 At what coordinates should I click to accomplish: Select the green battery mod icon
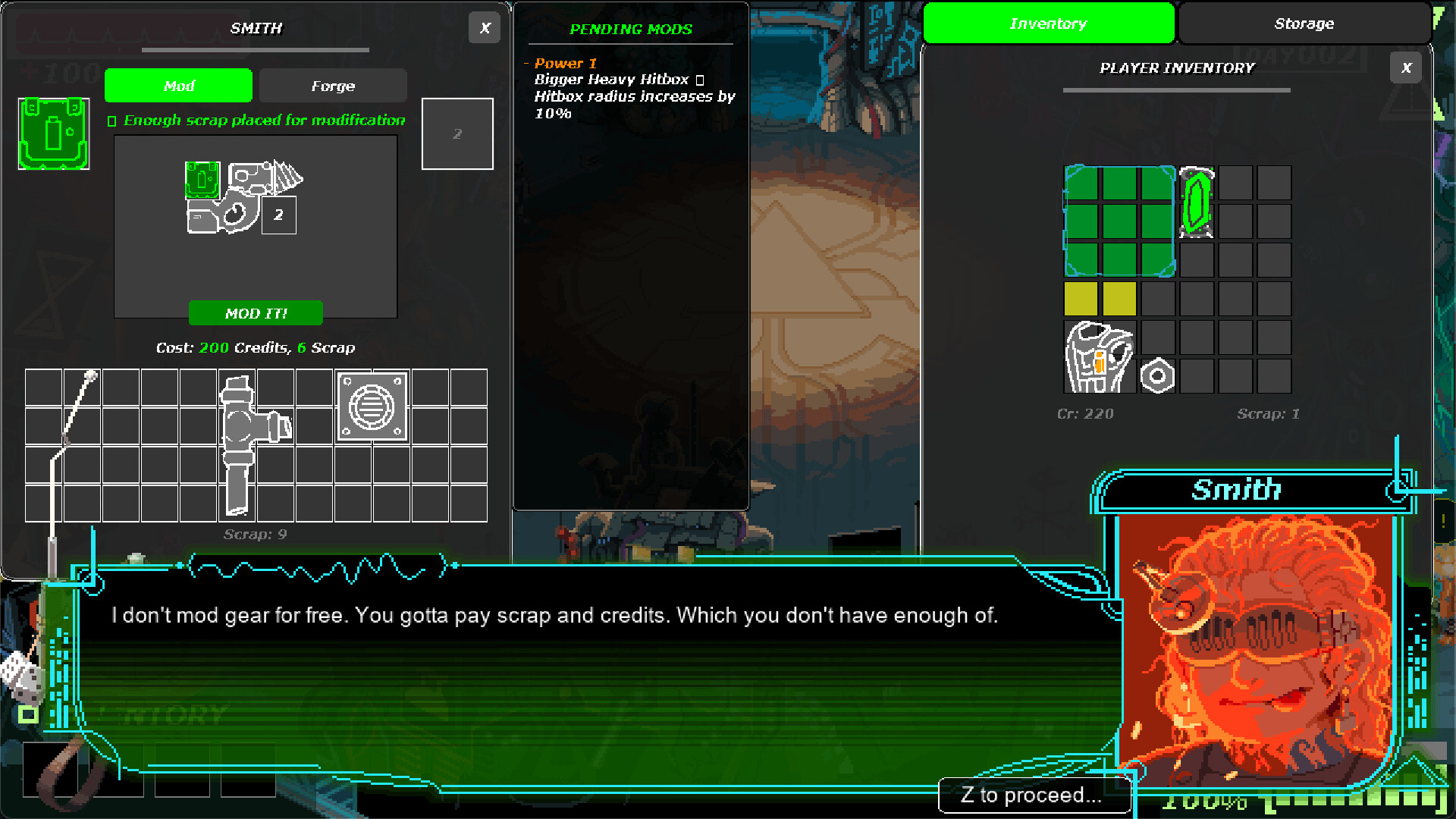[x=52, y=133]
